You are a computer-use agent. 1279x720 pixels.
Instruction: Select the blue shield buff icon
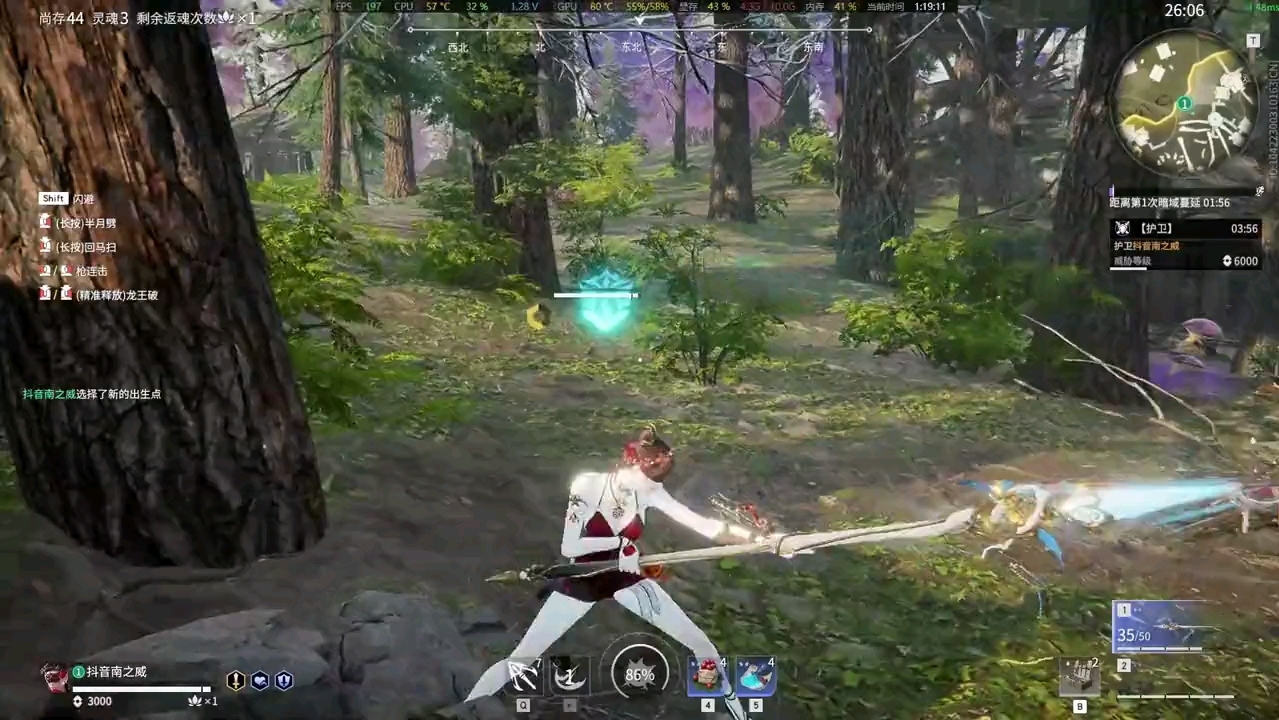point(284,681)
